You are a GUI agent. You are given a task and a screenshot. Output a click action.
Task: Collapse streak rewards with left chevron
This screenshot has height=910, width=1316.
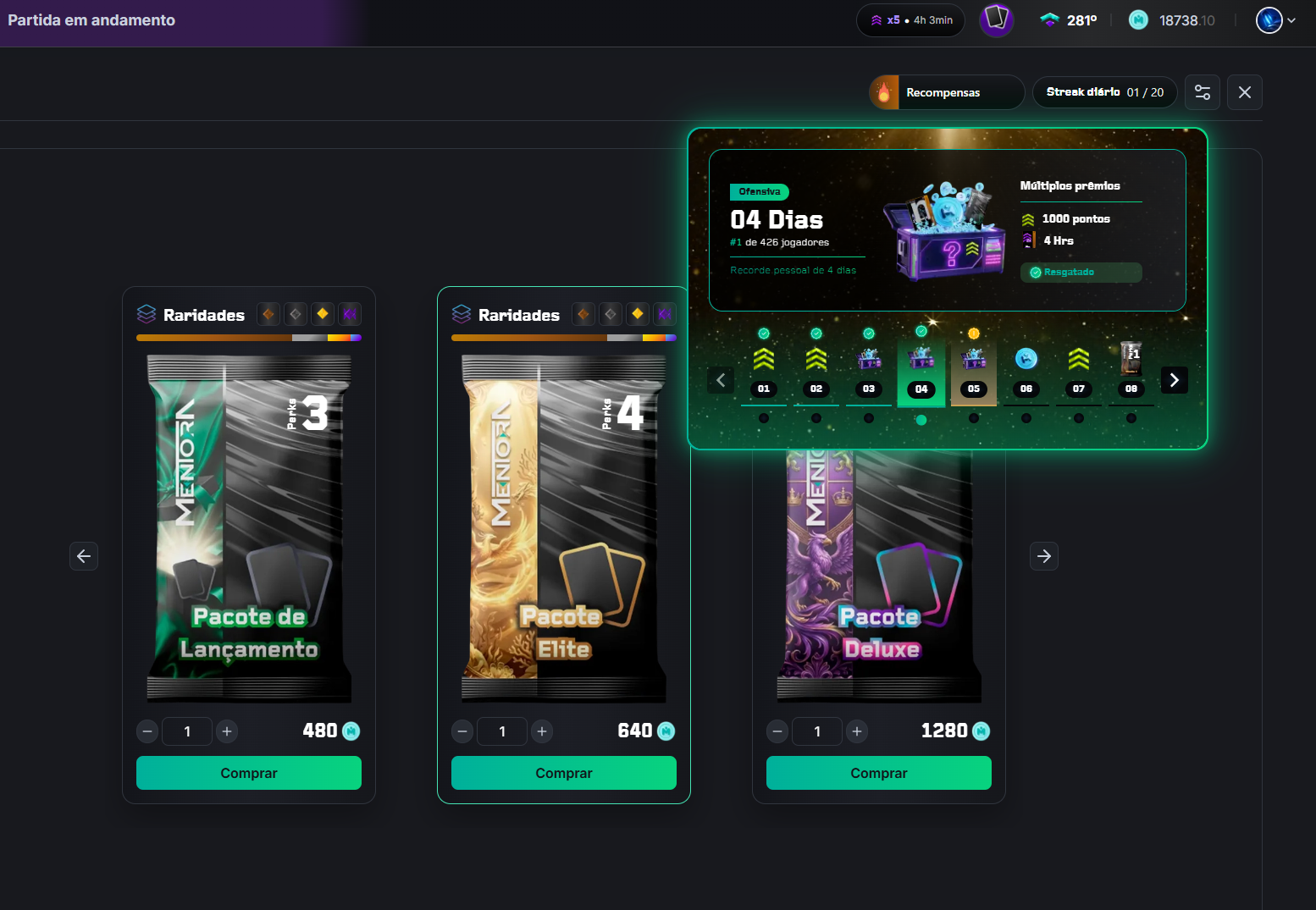[721, 380]
